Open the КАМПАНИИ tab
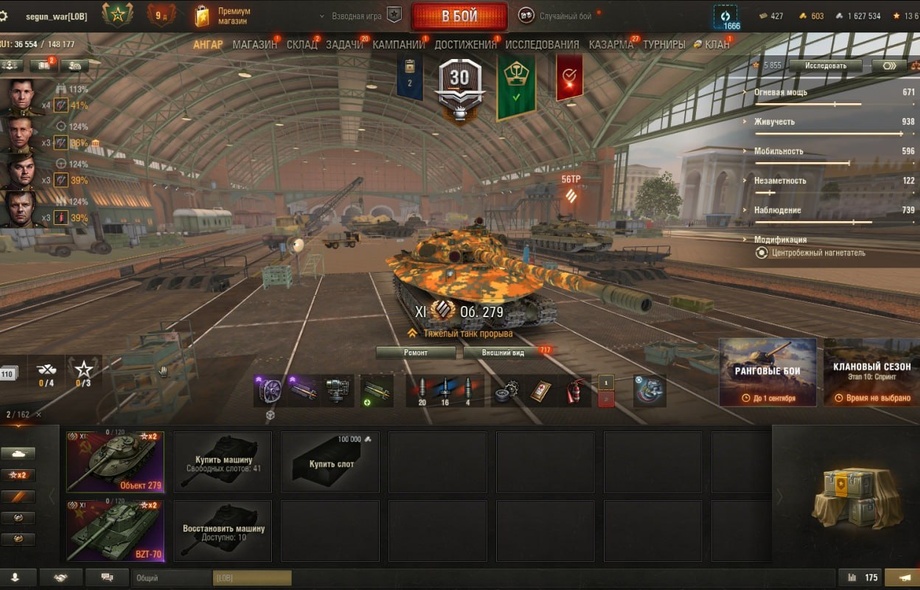Screen dimensions: 920x590 coord(398,45)
